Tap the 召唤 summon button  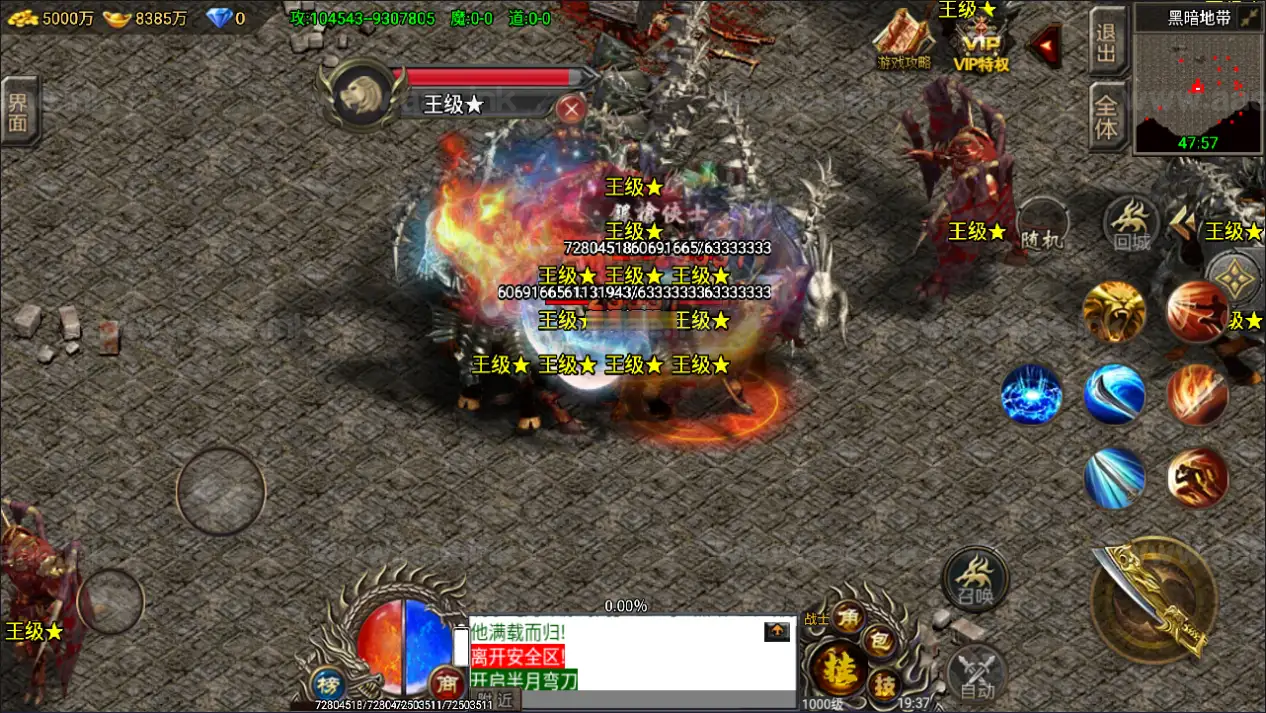point(974,578)
